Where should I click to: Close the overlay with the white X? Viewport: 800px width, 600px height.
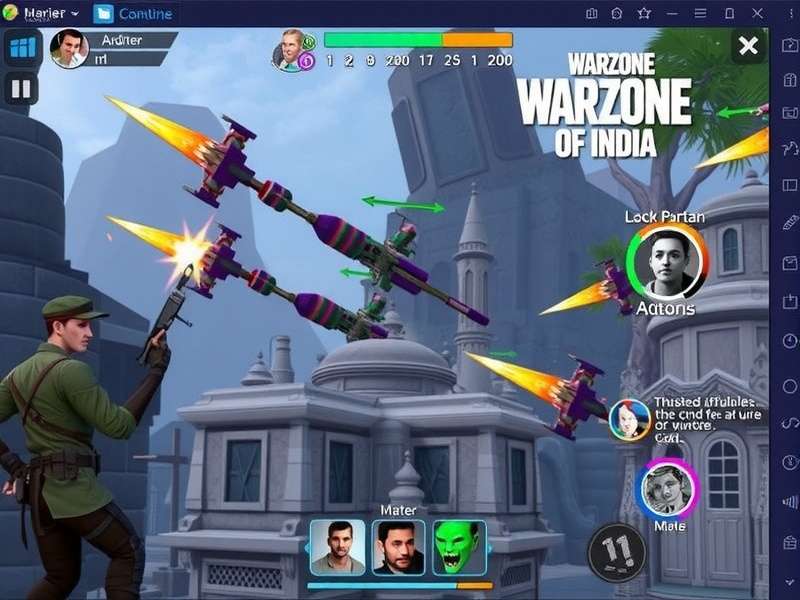[748, 45]
